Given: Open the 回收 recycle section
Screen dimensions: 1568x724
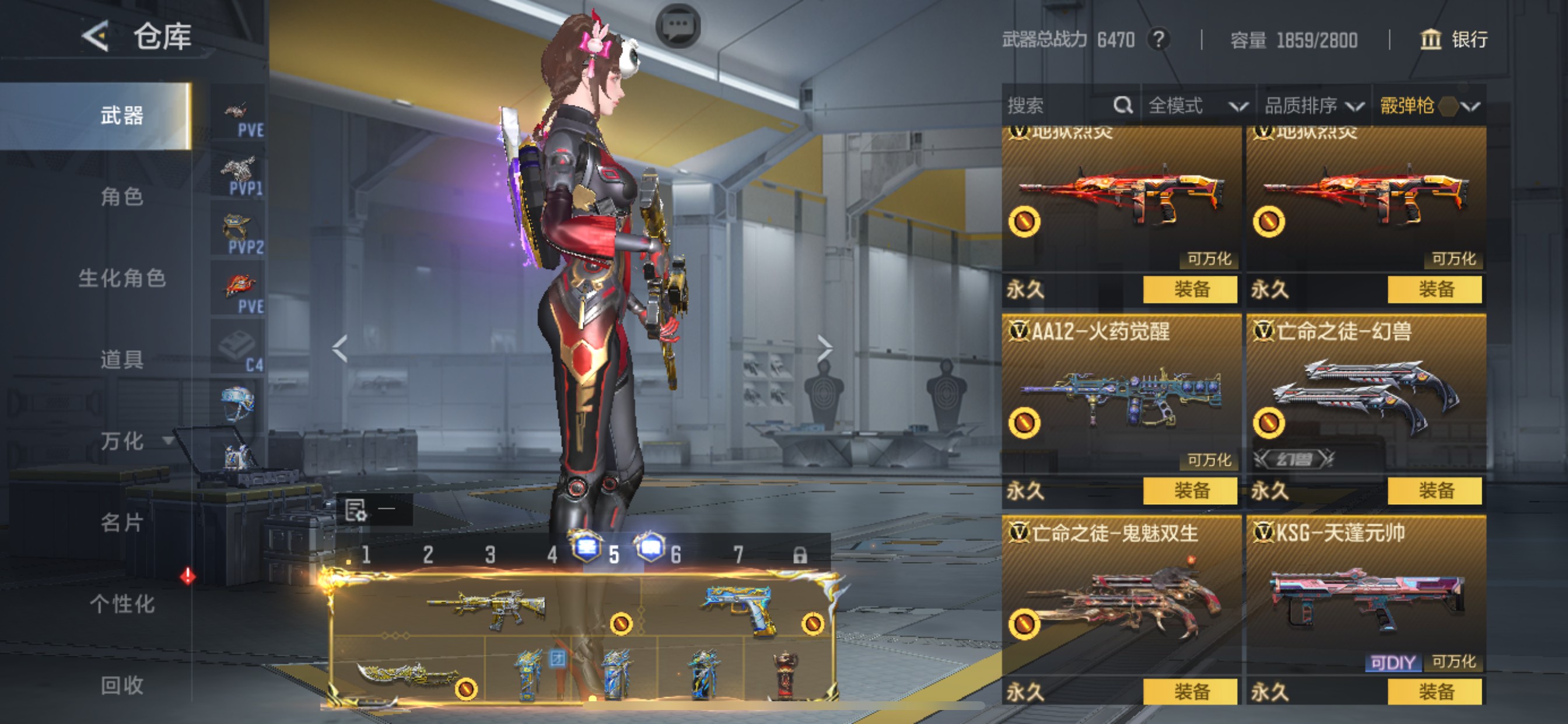Looking at the screenshot, I should click(122, 686).
